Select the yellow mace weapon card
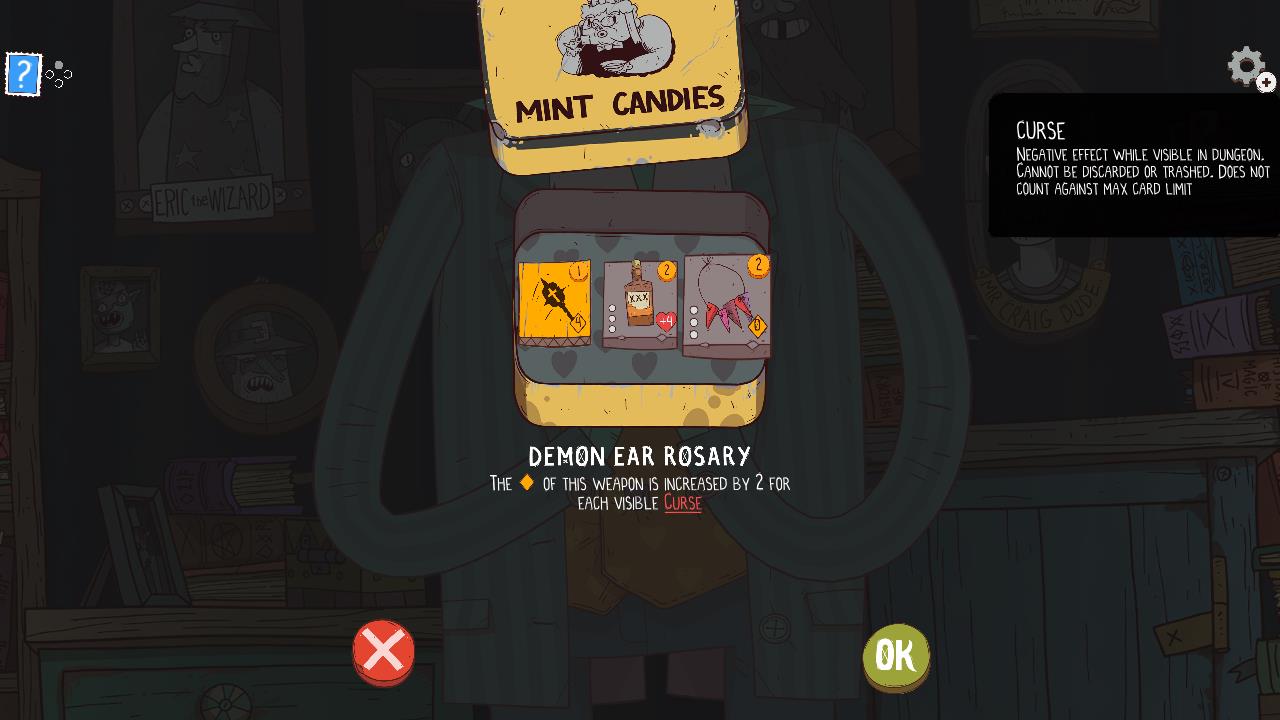Viewport: 1280px width, 720px height. point(552,299)
